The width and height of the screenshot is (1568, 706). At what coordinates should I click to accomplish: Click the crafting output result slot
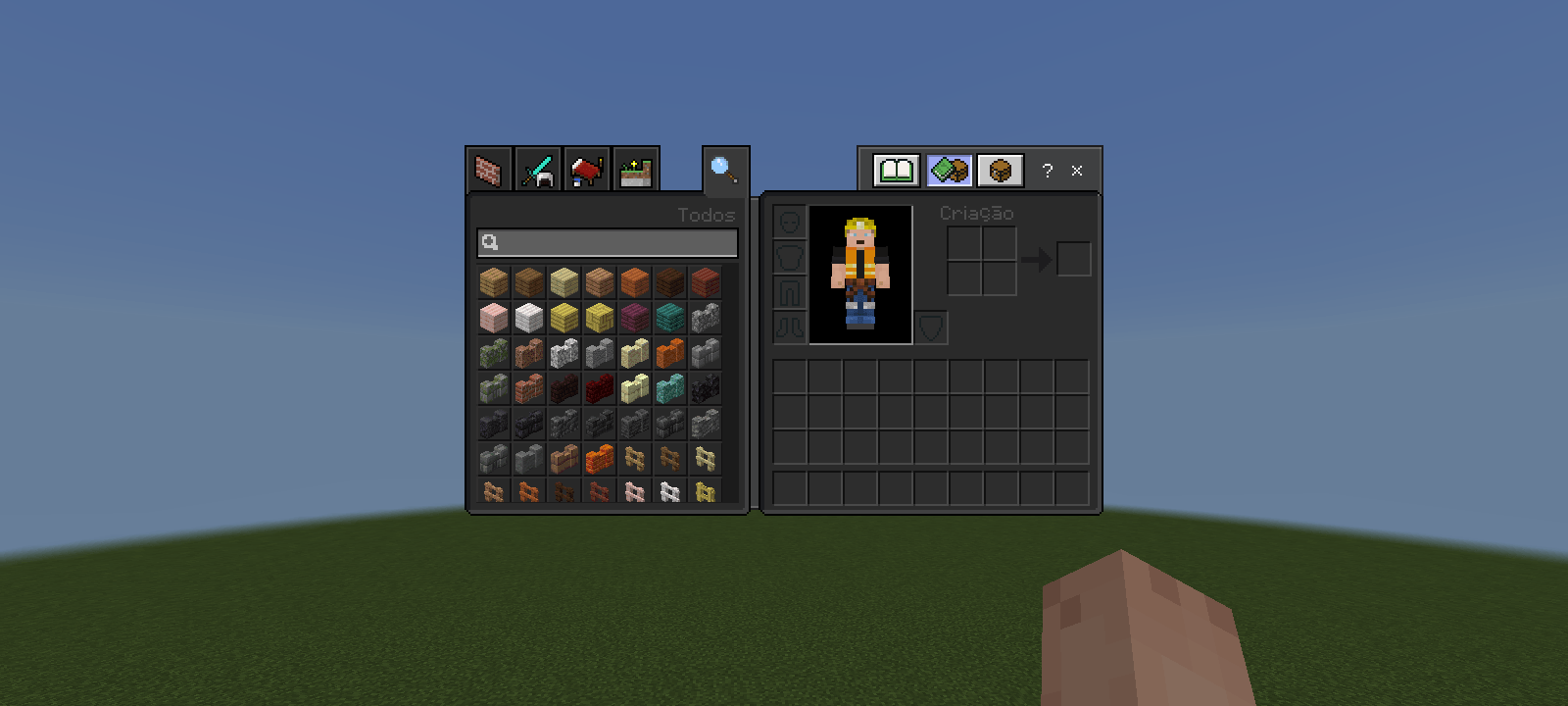click(1074, 257)
